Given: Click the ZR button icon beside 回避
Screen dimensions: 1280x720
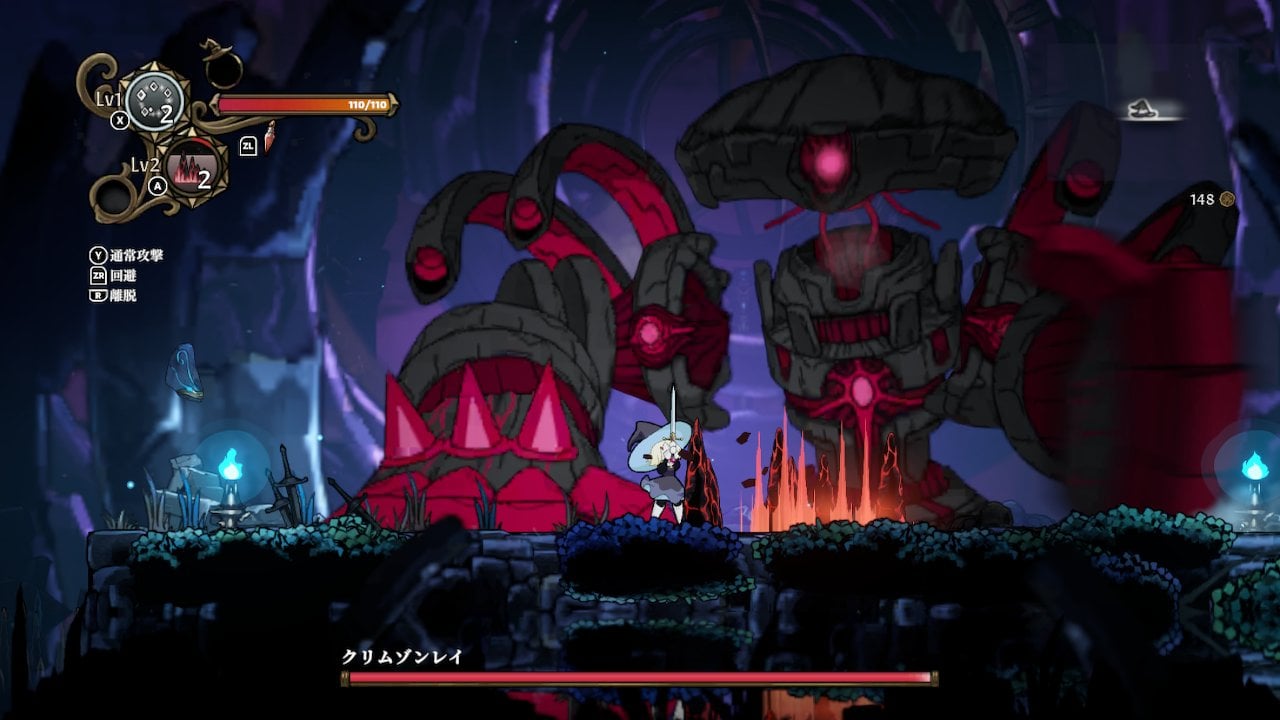Looking at the screenshot, I should pos(96,275).
